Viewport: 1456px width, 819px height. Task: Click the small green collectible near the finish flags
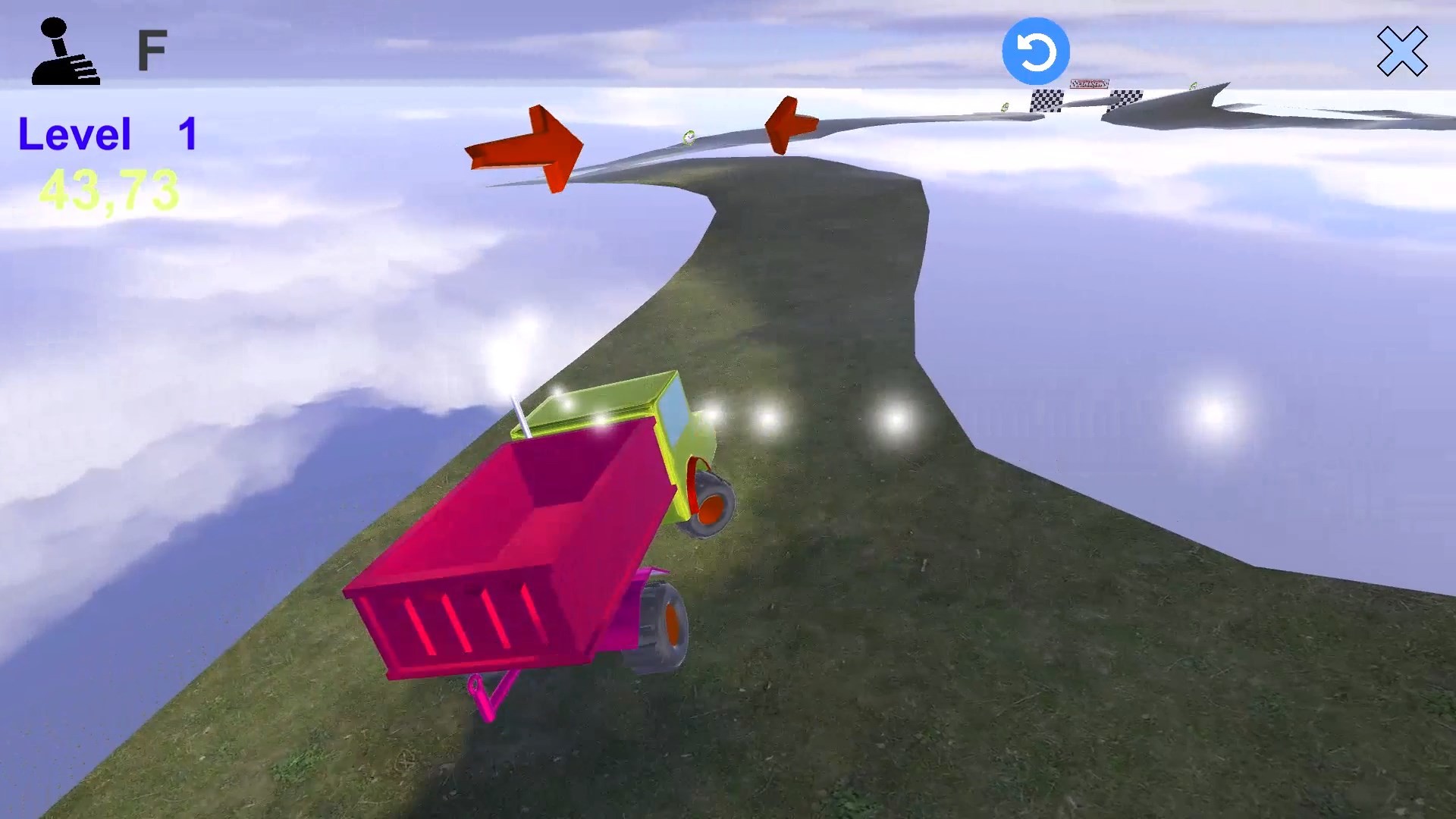(x=1005, y=107)
